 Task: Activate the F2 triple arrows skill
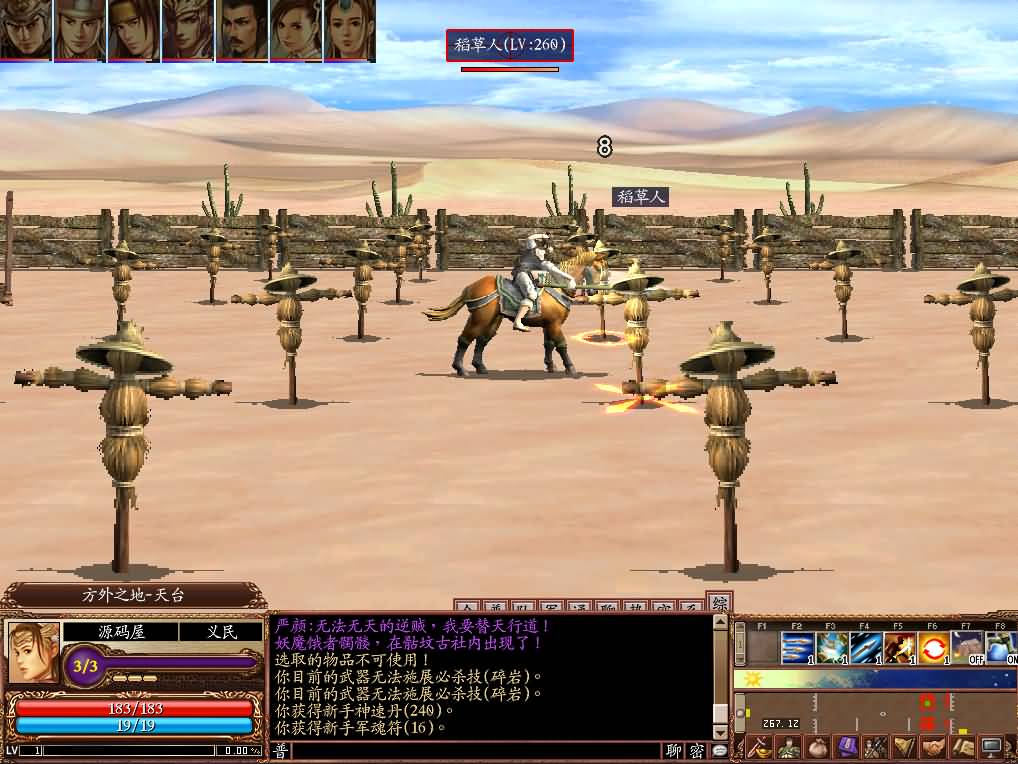(797, 648)
